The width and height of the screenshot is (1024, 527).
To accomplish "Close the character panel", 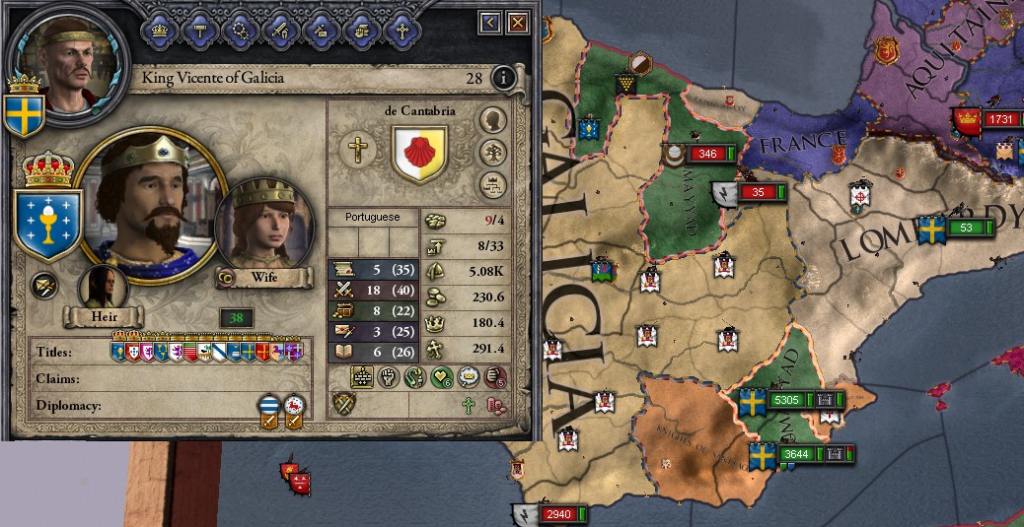I will pyautogui.click(x=518, y=22).
